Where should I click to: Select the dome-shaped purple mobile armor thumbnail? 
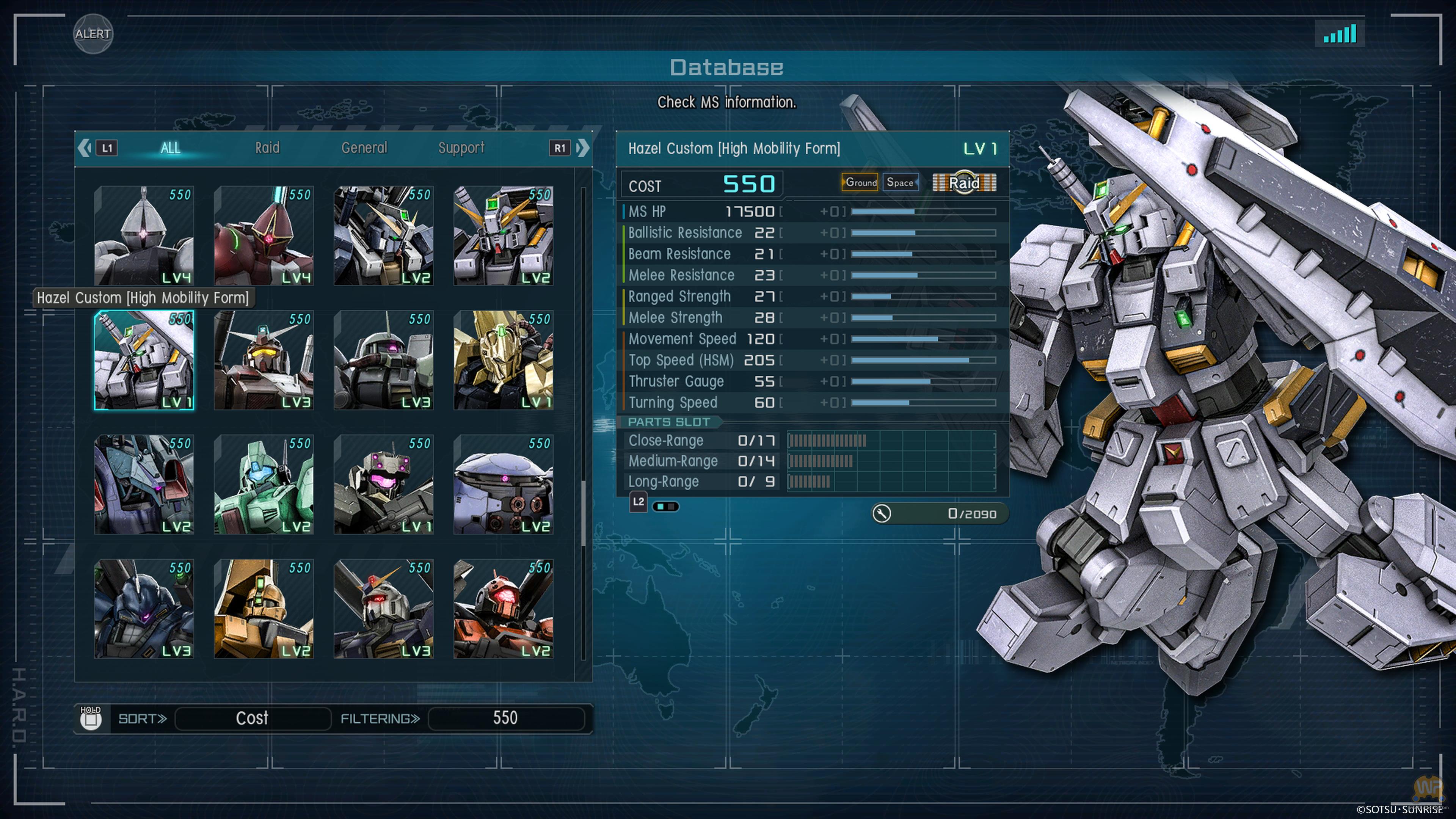point(503,485)
